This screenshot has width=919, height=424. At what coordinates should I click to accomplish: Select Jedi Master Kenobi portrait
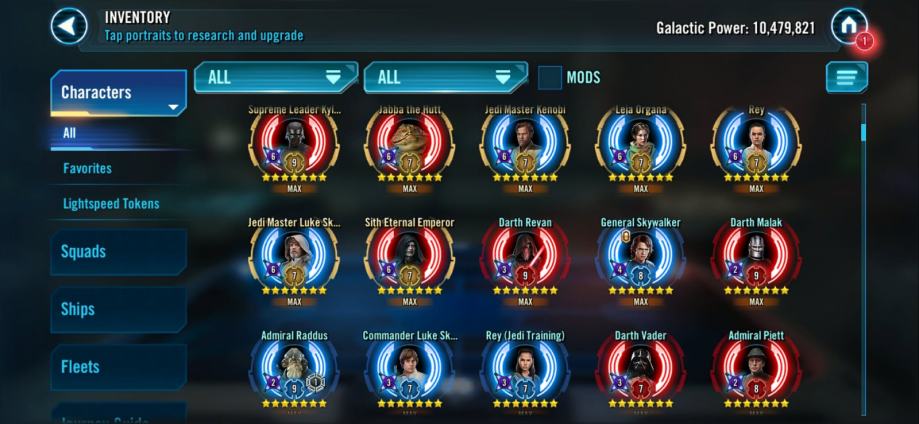(x=525, y=146)
